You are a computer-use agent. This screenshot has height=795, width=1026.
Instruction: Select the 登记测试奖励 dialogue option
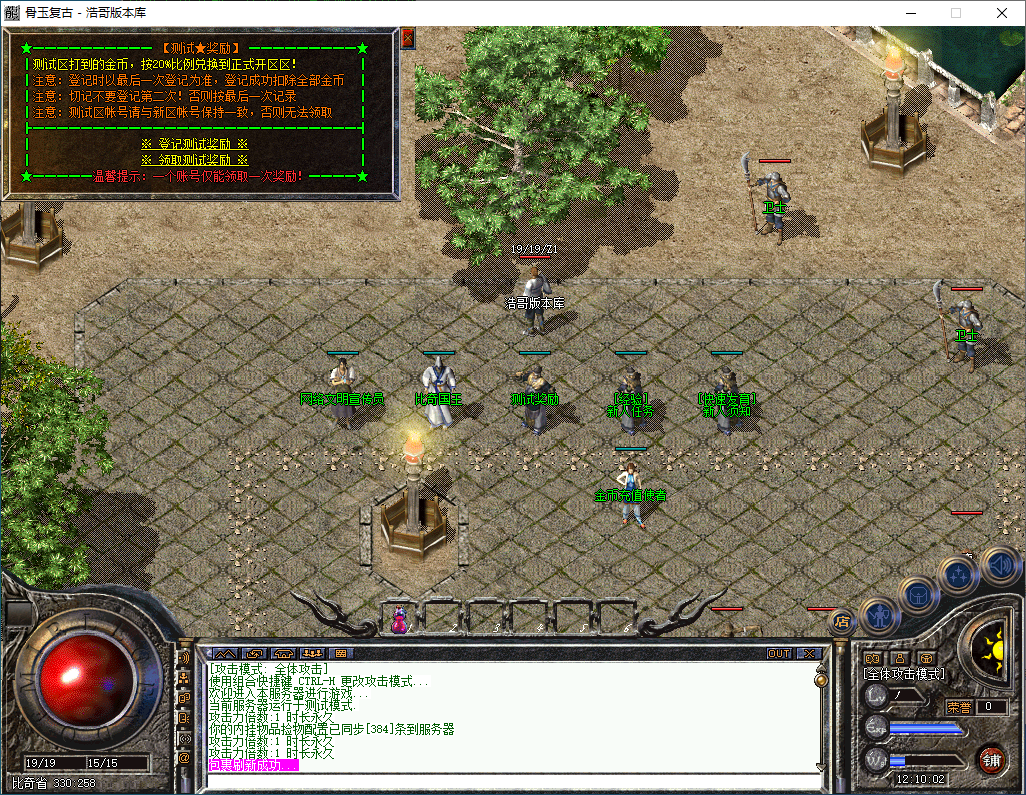[x=194, y=143]
